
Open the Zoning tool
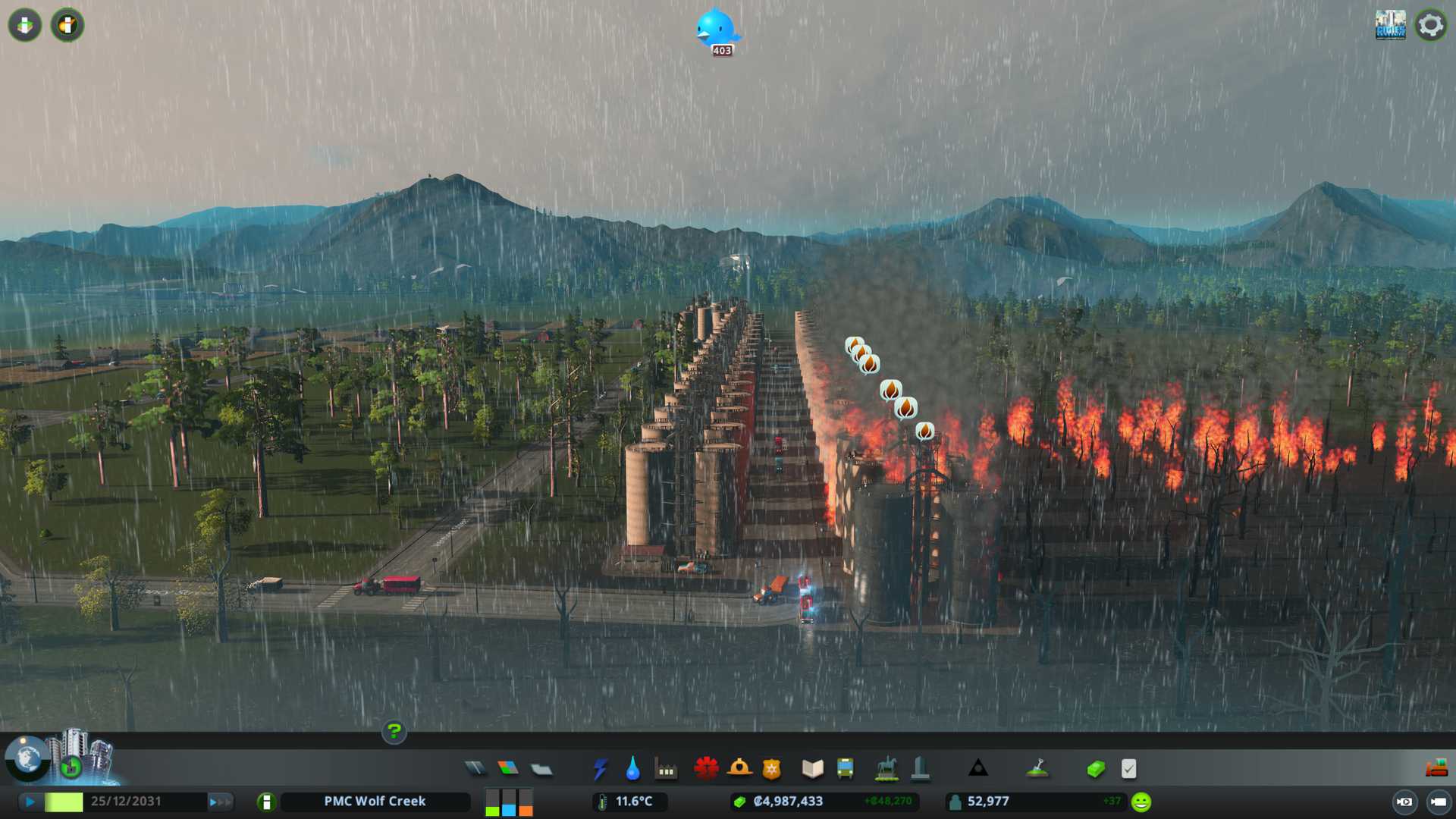coord(508,769)
